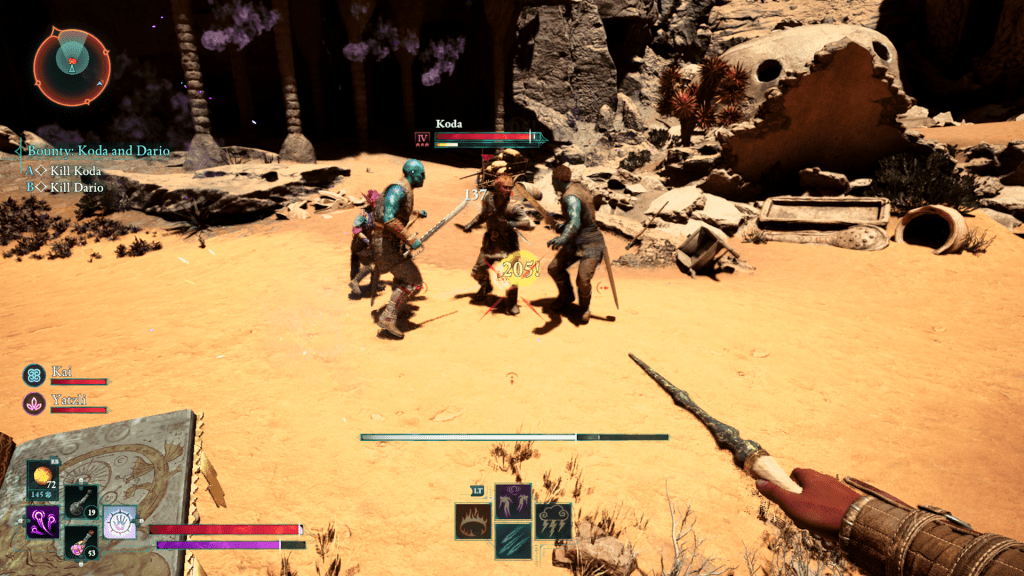Activate the glowing hand ability icon

[120, 521]
